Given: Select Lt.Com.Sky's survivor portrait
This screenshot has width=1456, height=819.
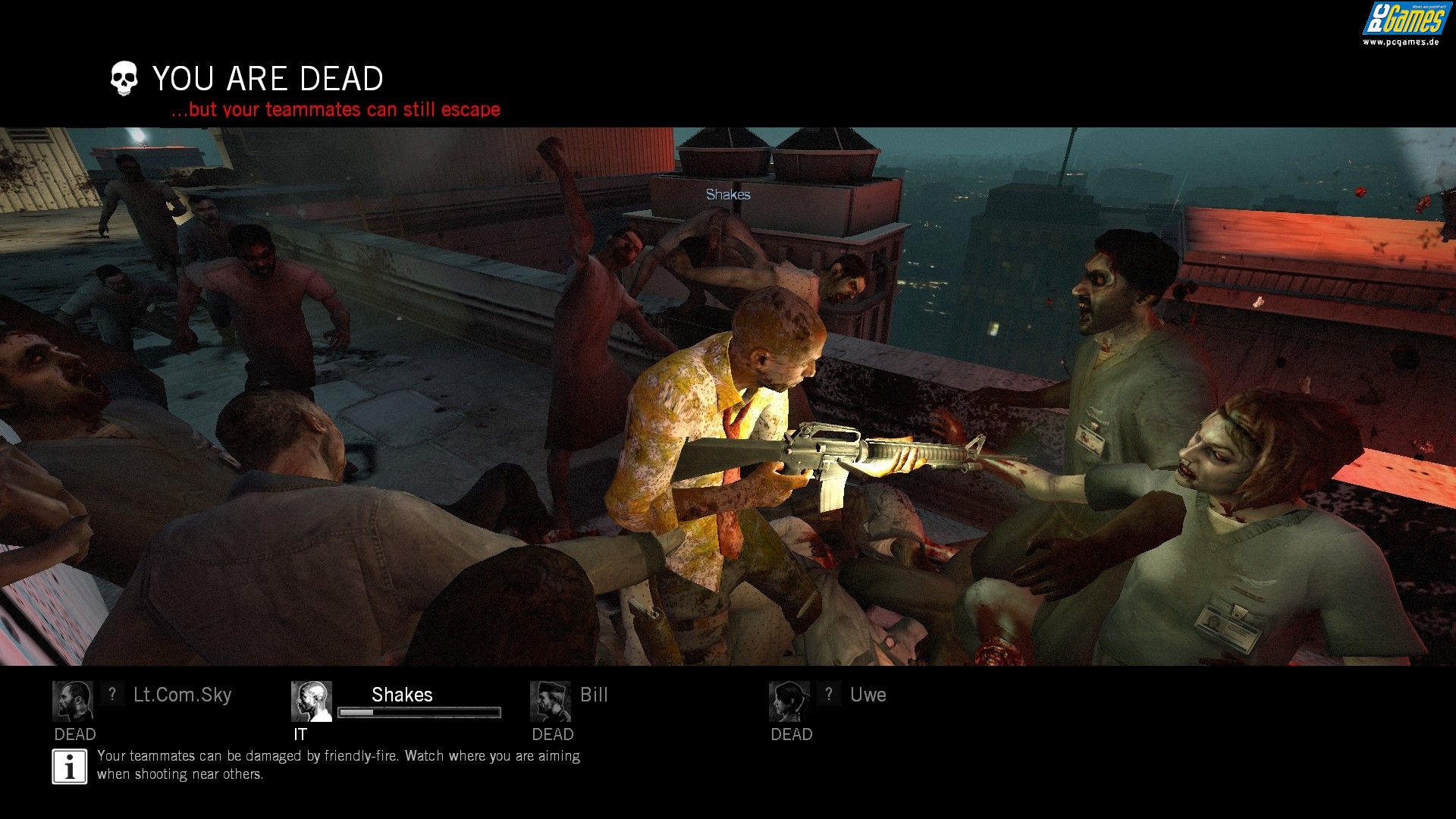Looking at the screenshot, I should tap(73, 701).
